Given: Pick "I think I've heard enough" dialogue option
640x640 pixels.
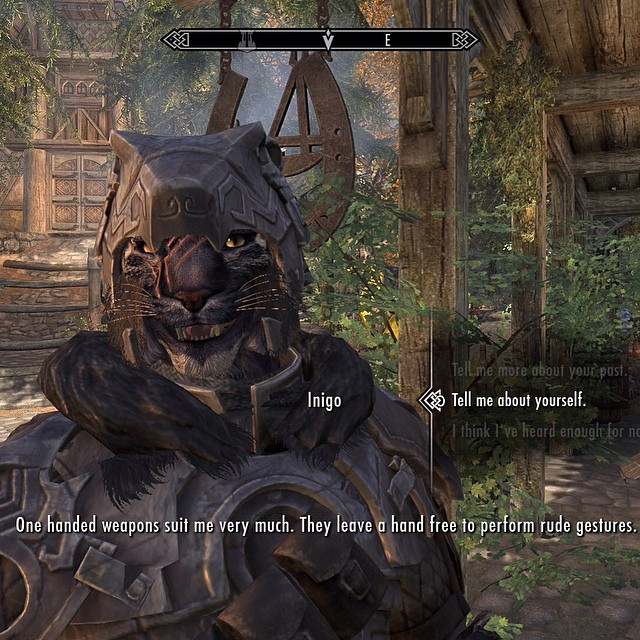Looking at the screenshot, I should (x=545, y=431).
